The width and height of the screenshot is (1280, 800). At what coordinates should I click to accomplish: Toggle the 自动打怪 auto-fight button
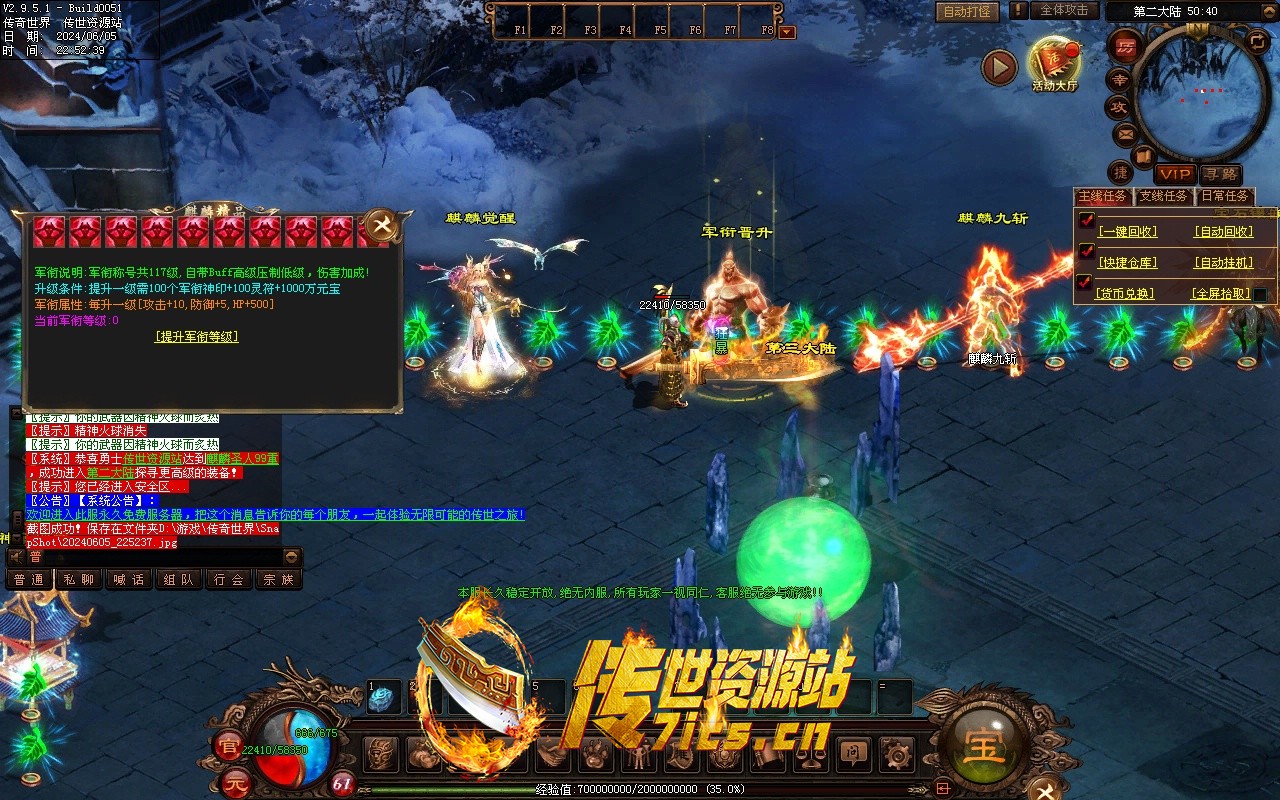pyautogui.click(x=968, y=11)
